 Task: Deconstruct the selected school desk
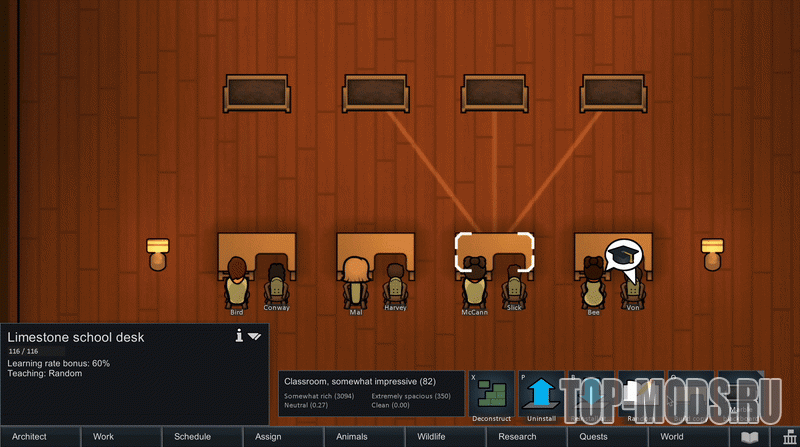pos(492,396)
